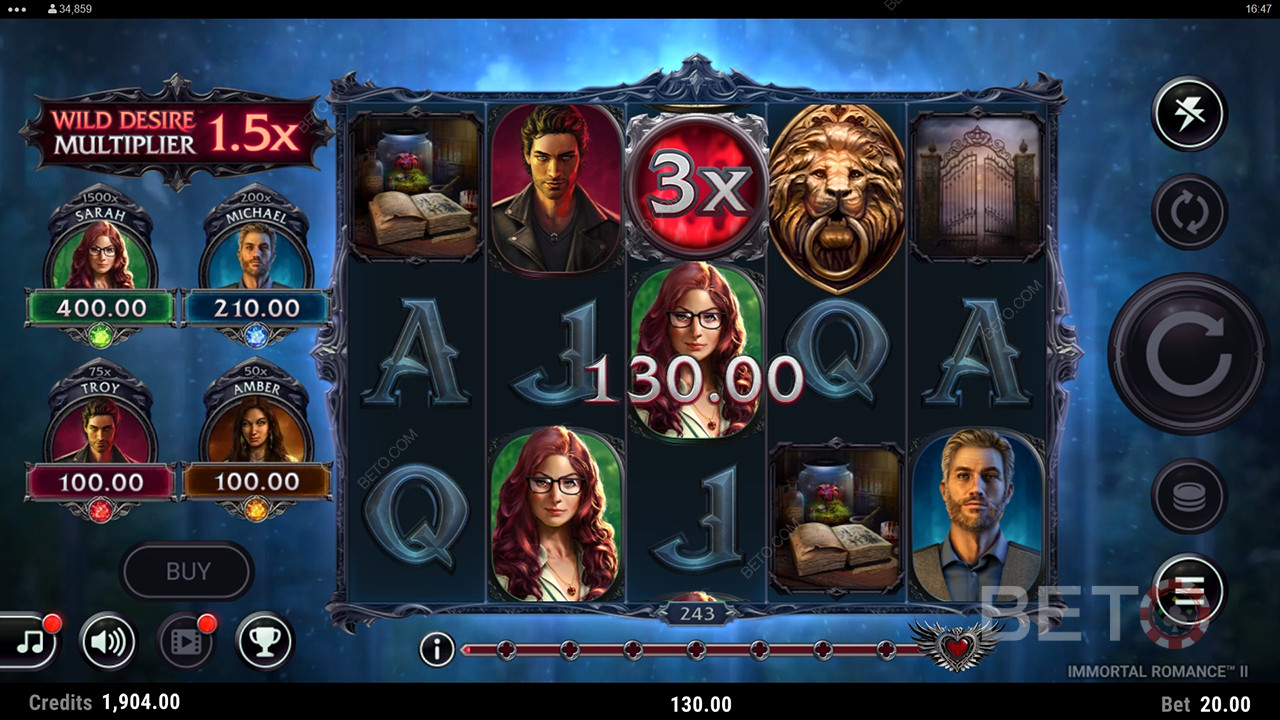The height and width of the screenshot is (720, 1280).
Task: Open the autoplay circular arrows button
Action: [1188, 212]
